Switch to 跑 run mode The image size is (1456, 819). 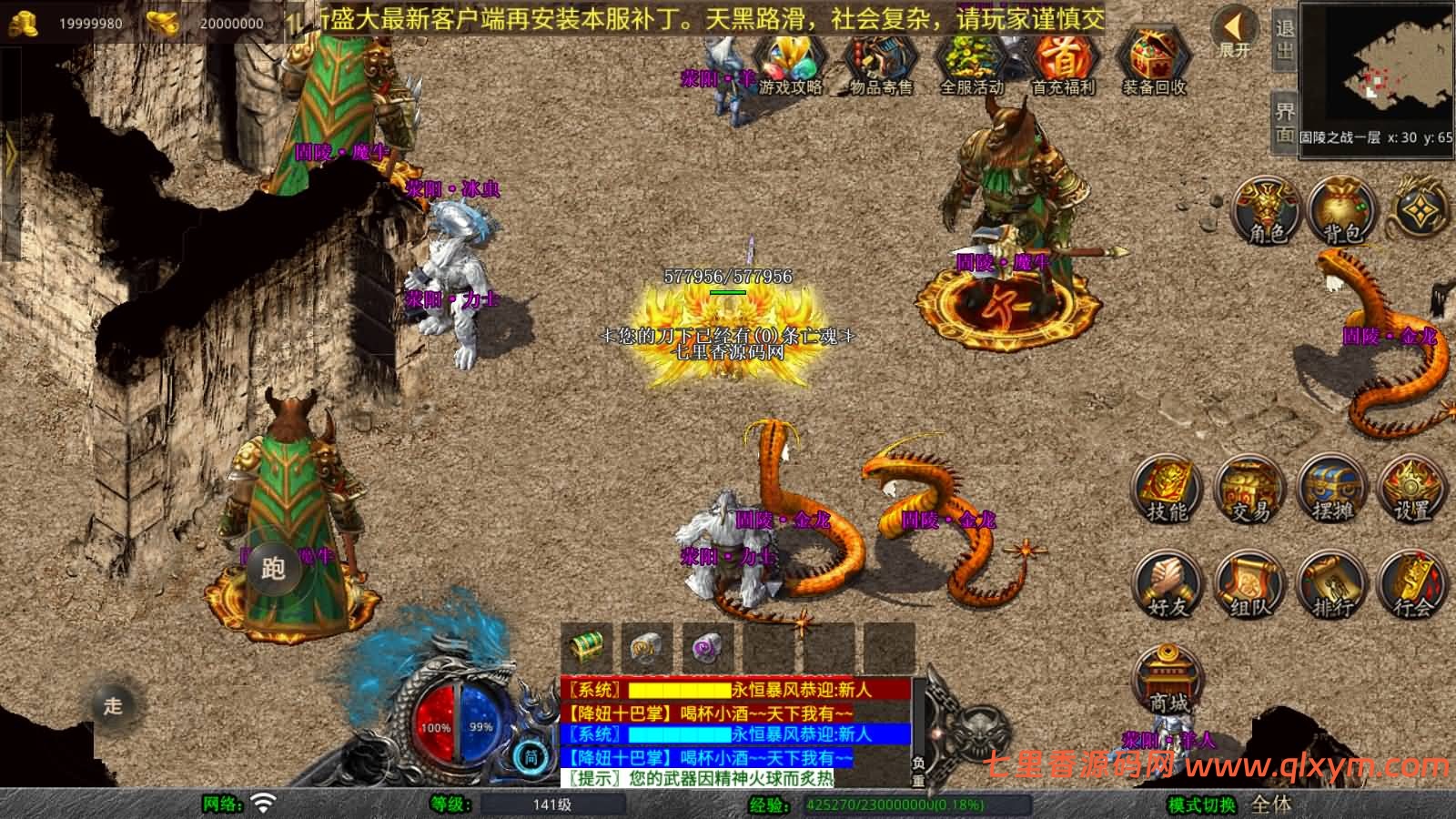tap(273, 569)
